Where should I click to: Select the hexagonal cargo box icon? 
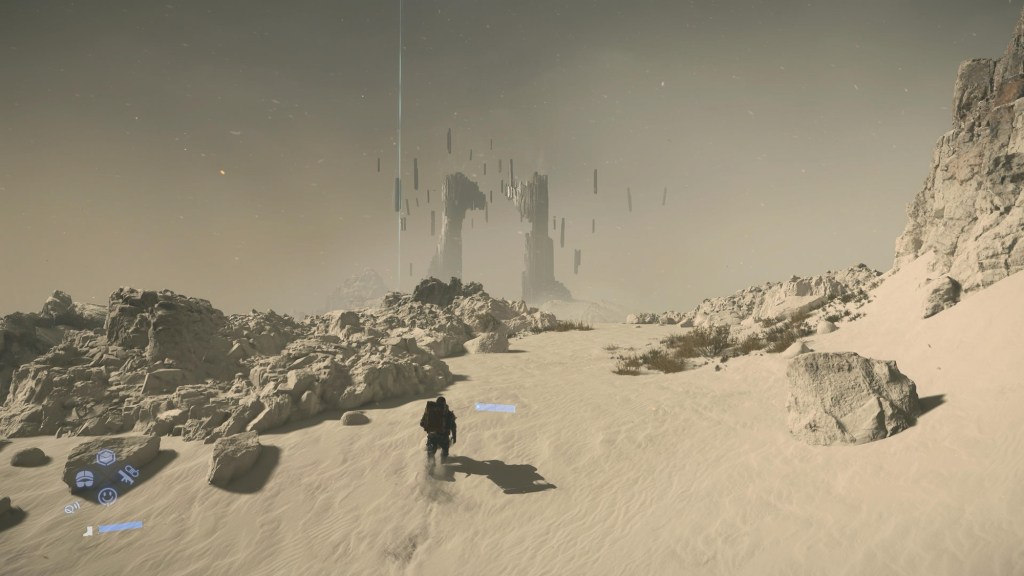tap(105, 458)
